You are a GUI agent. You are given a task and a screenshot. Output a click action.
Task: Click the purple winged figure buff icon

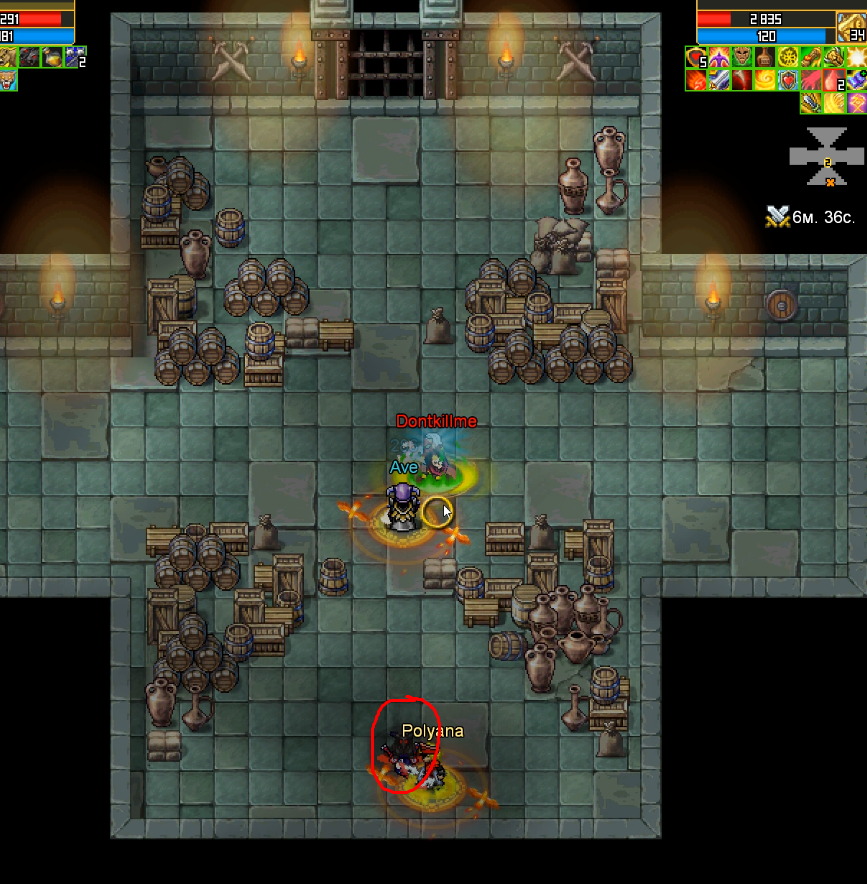pos(718,57)
